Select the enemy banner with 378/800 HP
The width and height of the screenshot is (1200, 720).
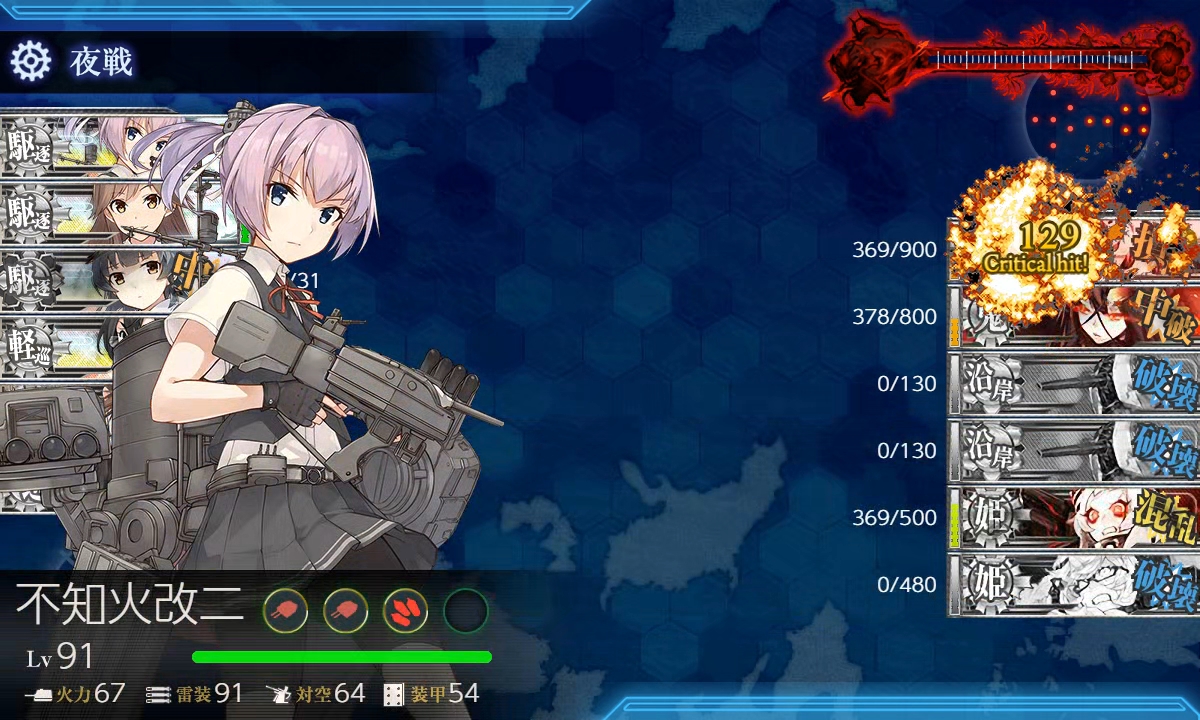click(x=1073, y=317)
